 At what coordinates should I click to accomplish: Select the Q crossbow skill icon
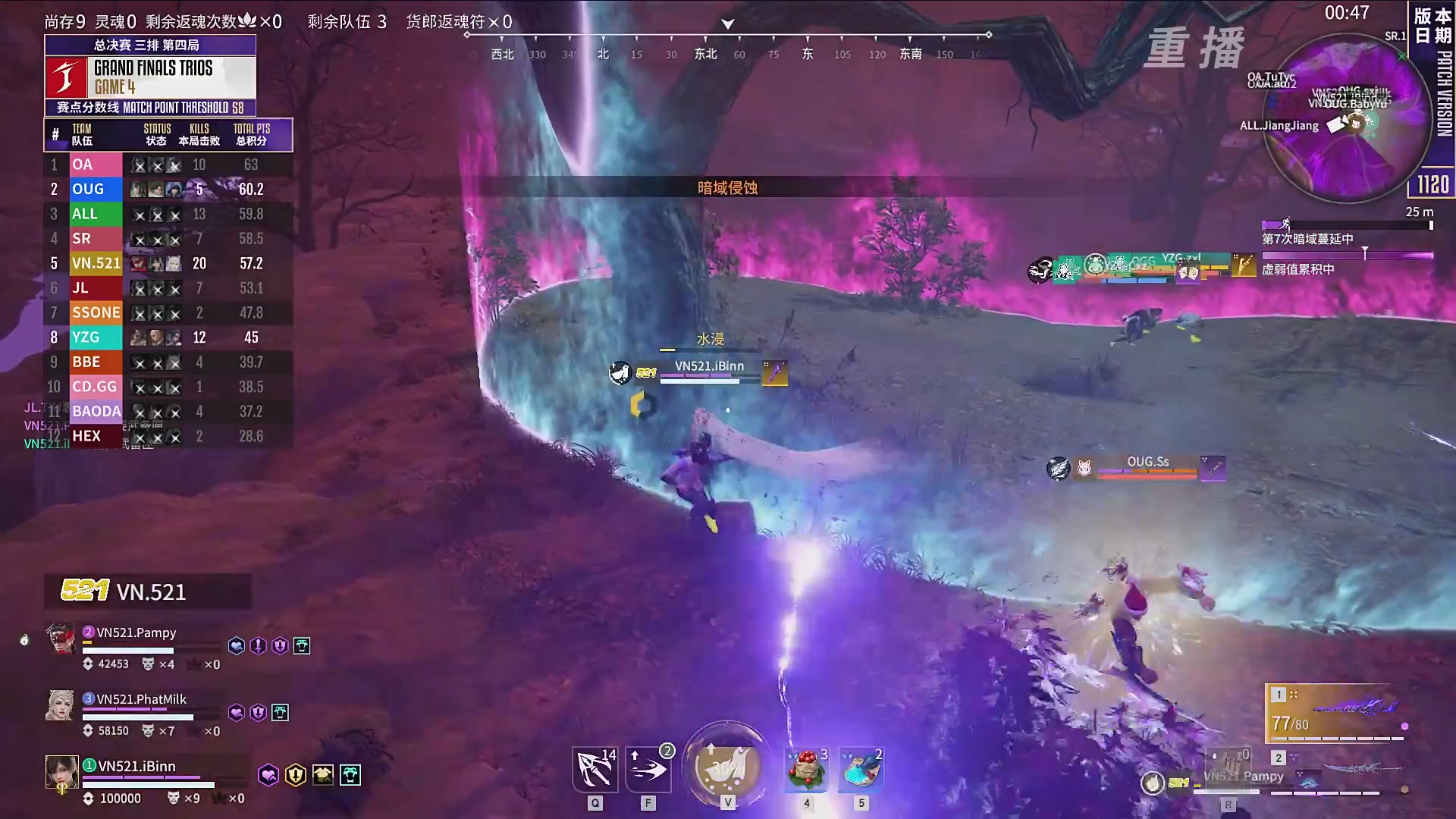(595, 768)
